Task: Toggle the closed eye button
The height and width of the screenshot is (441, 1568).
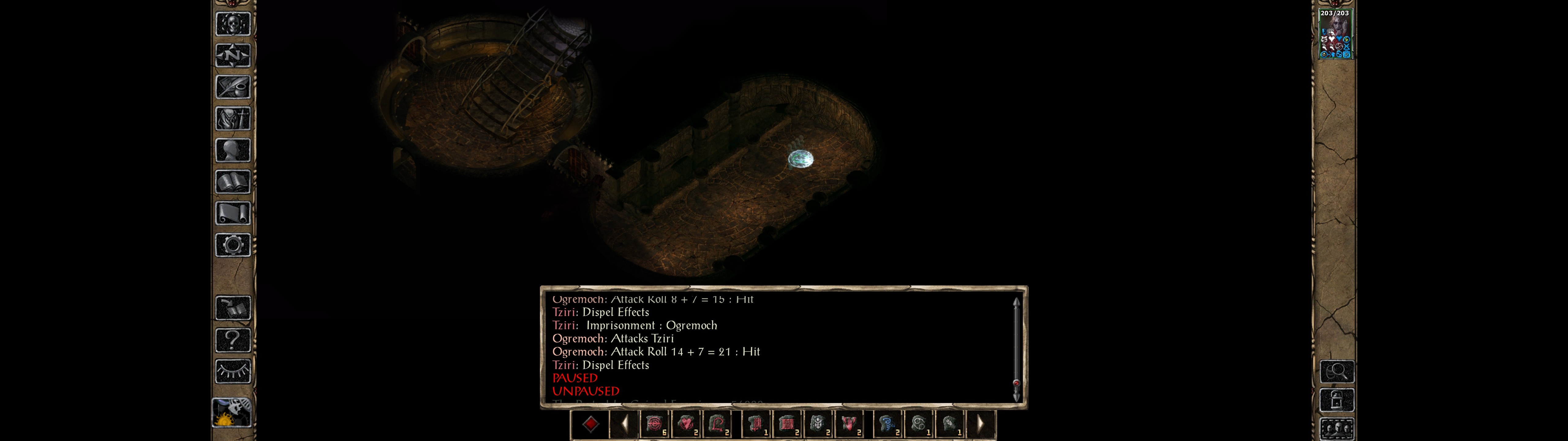Action: 232,371
